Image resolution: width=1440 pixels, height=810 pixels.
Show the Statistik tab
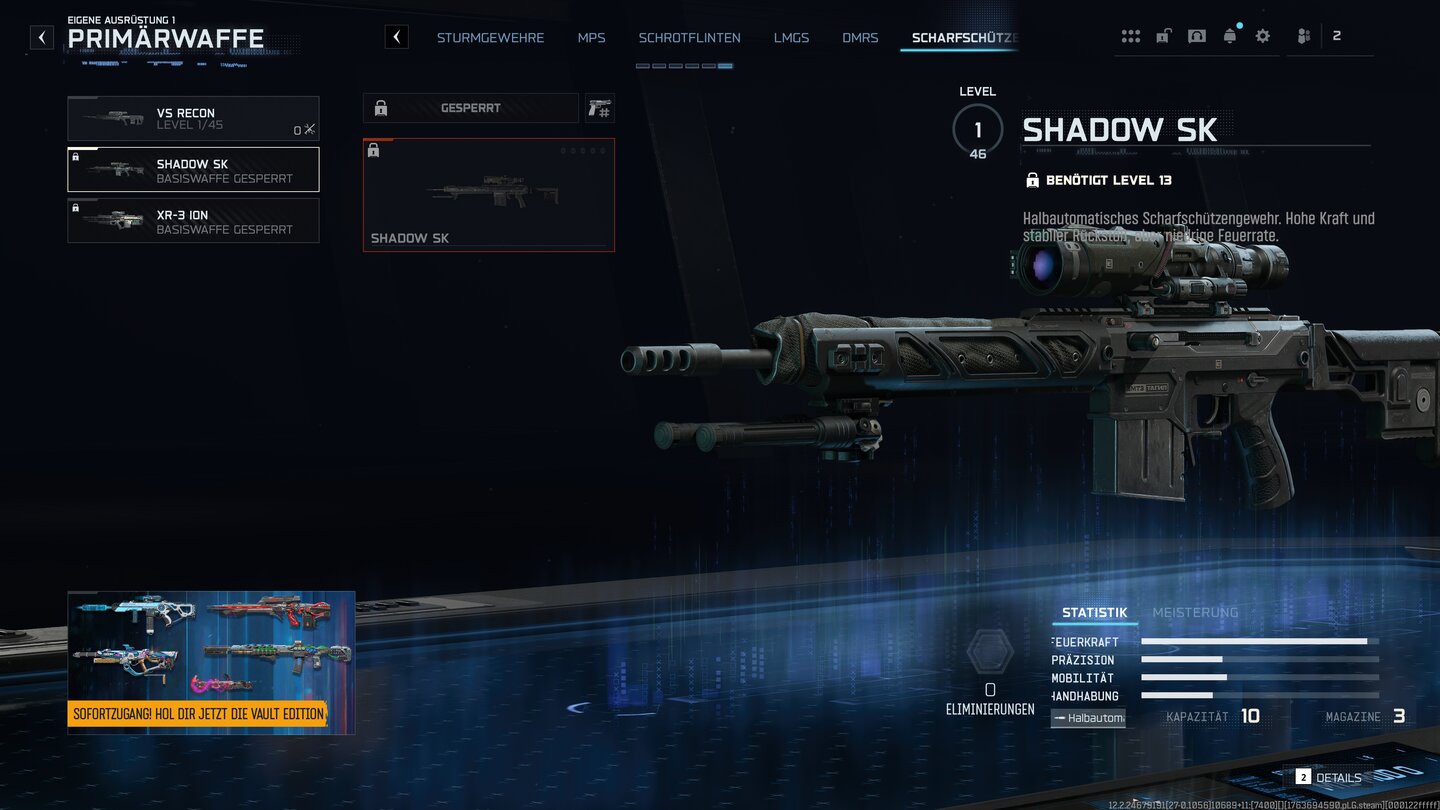(x=1094, y=613)
